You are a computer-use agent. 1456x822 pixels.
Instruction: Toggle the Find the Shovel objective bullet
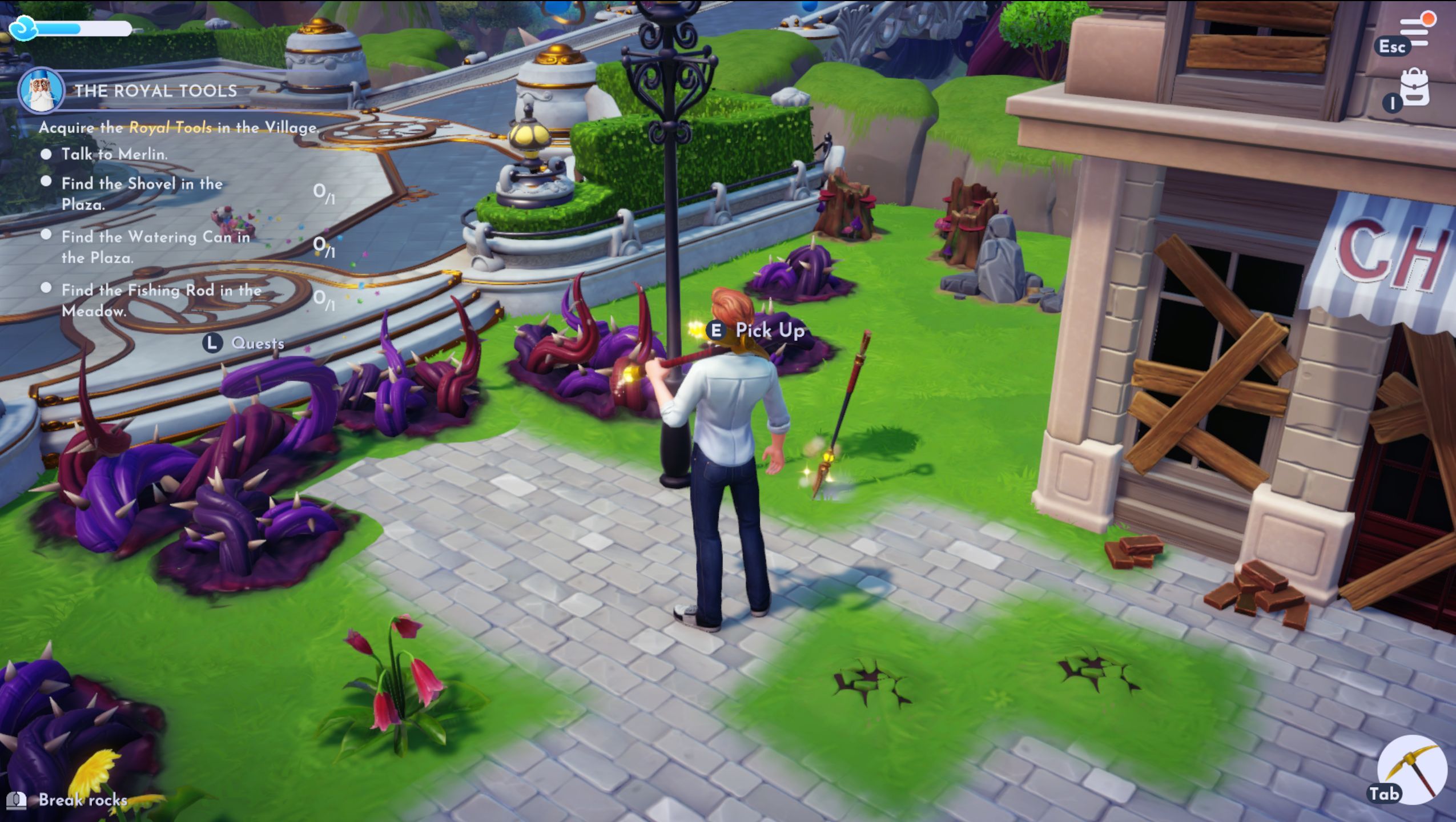48,182
